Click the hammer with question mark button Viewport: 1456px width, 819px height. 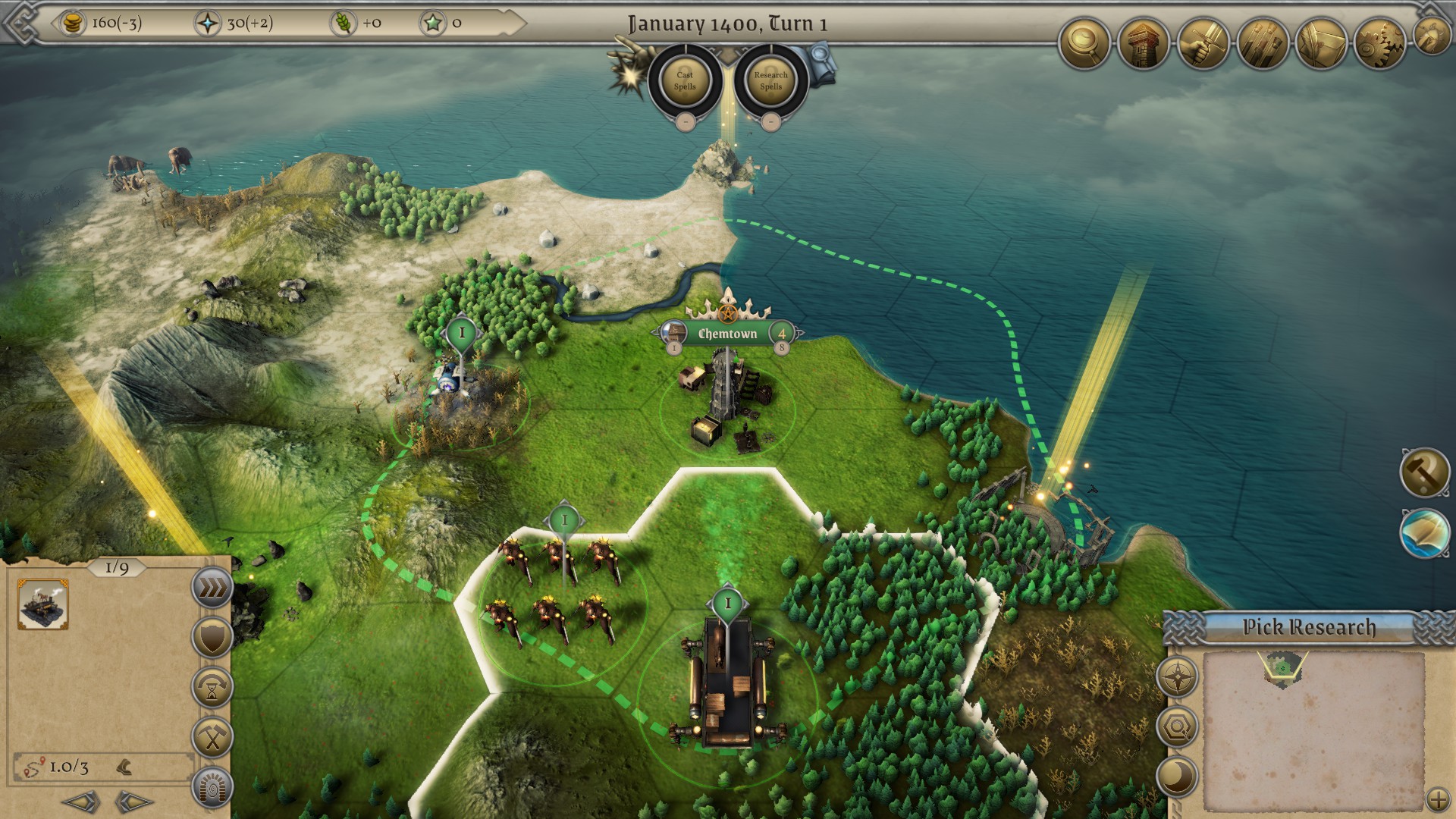[x=1424, y=472]
